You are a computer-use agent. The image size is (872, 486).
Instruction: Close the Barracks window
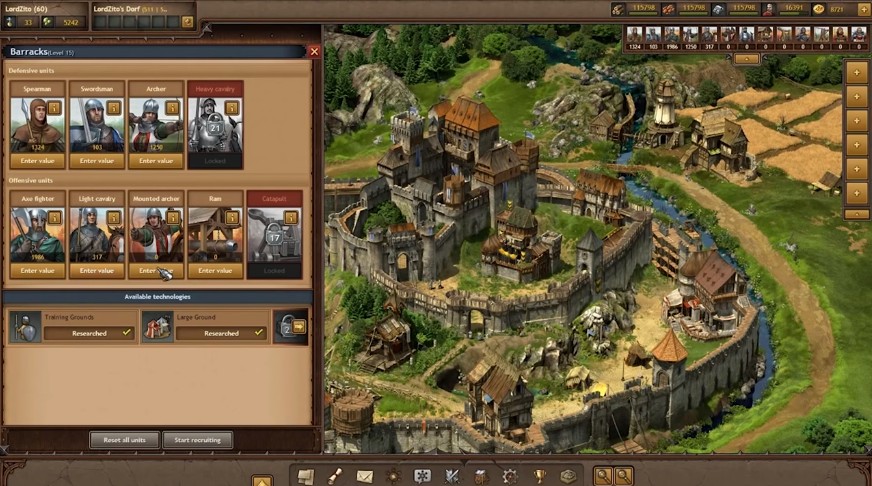(x=314, y=51)
